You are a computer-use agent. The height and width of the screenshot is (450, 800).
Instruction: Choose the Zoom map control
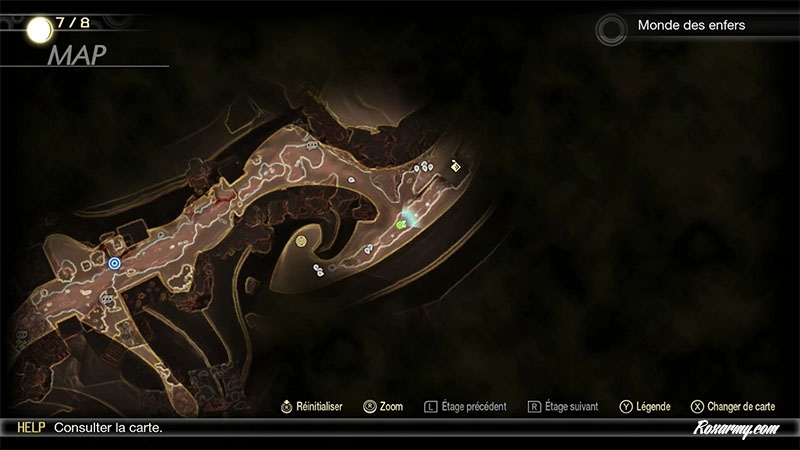[383, 407]
